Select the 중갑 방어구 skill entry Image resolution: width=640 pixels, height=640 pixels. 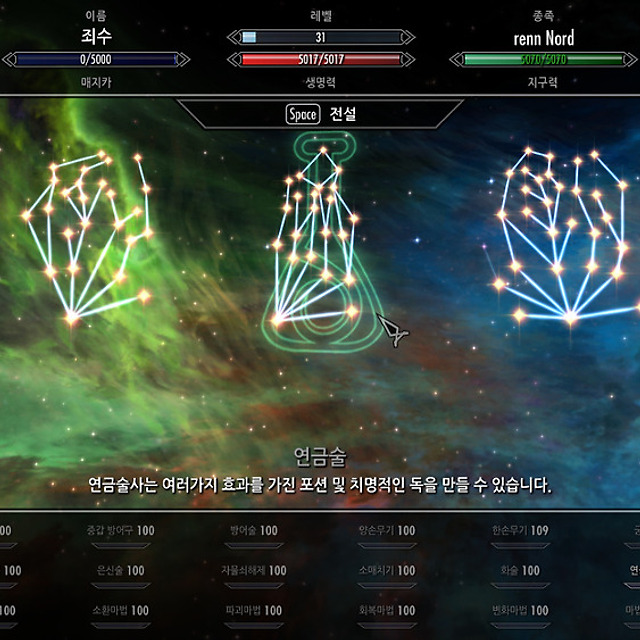pos(120,530)
